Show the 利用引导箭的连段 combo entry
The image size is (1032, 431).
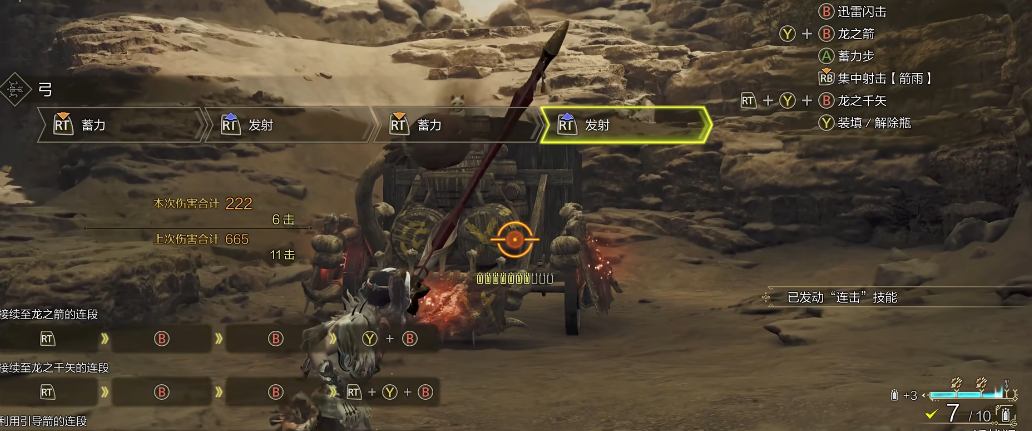coord(44,422)
